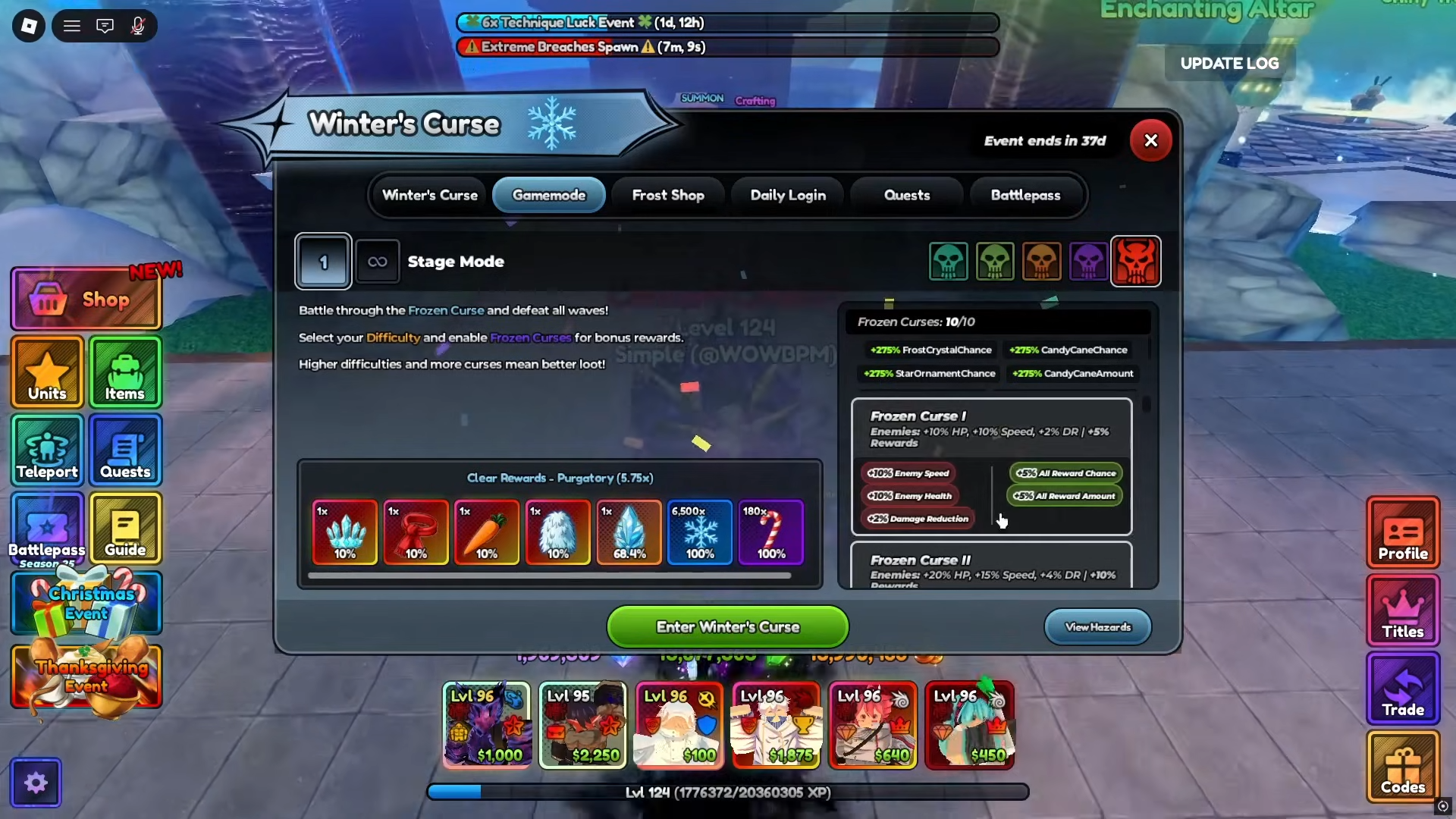
Task: Open the Shop from left sidebar
Action: [86, 299]
